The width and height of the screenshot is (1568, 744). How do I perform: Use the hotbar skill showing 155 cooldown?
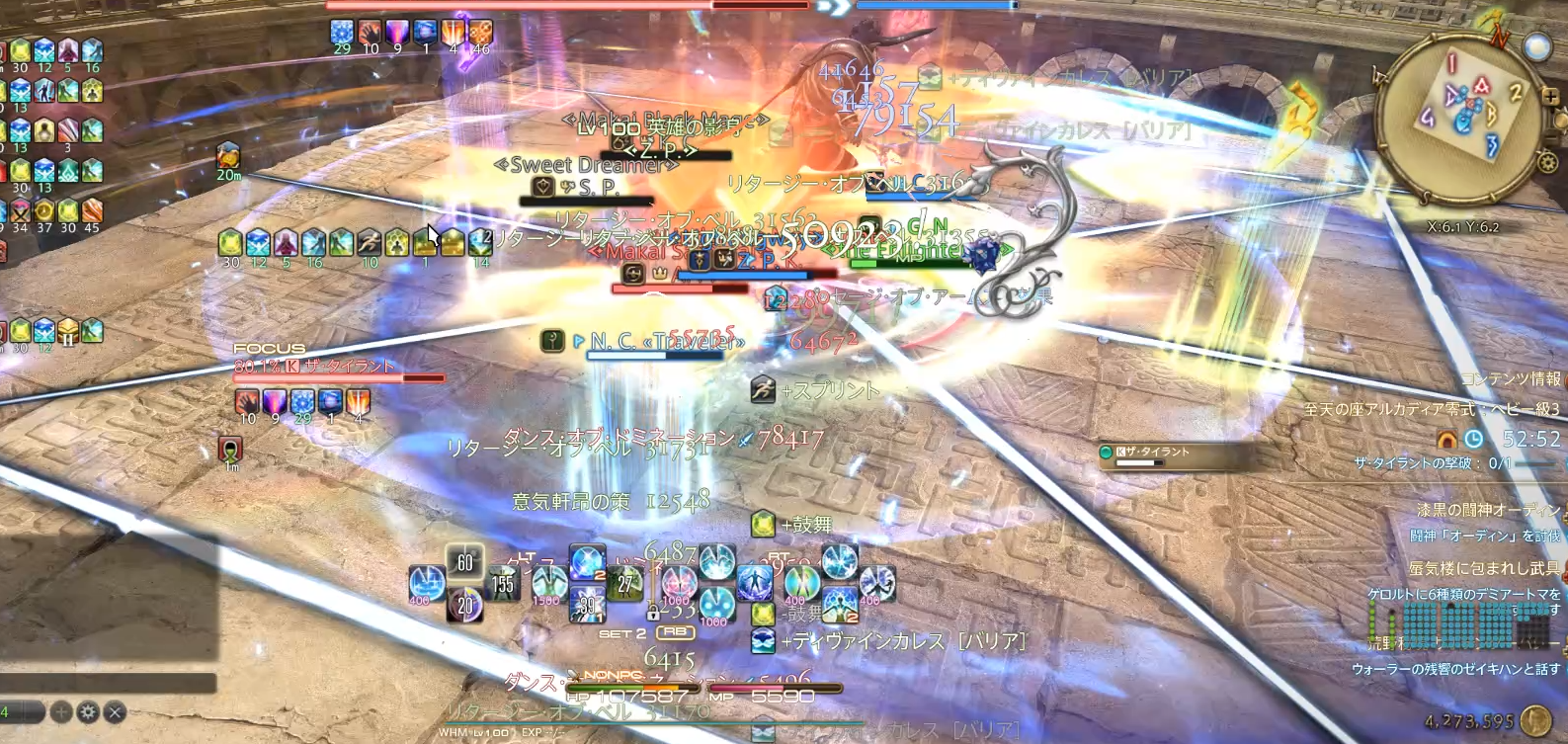[503, 583]
